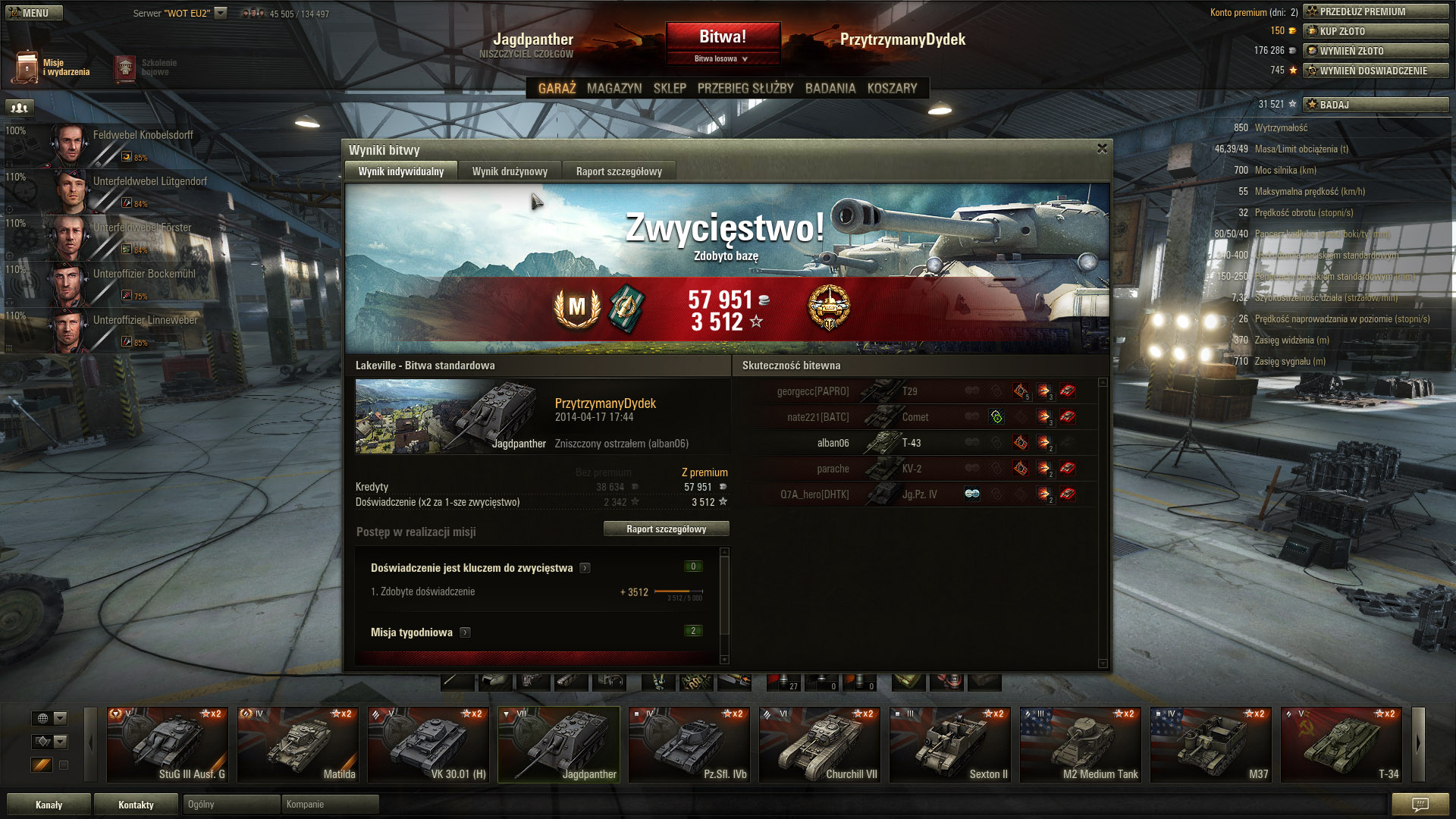
Task: Expand the Misja tygodniowa mission details
Action: pyautogui.click(x=465, y=632)
